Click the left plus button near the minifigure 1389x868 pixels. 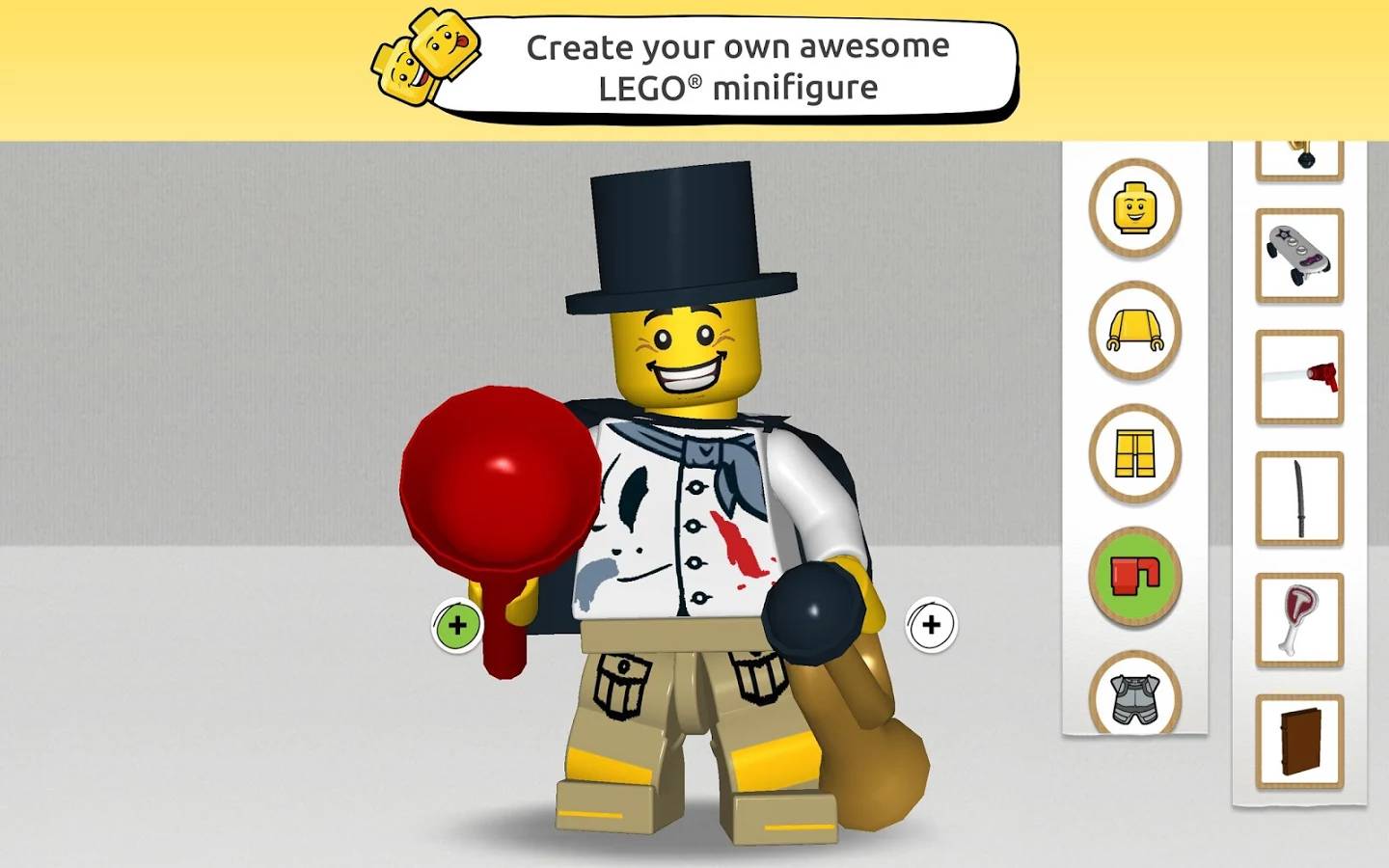(x=456, y=625)
